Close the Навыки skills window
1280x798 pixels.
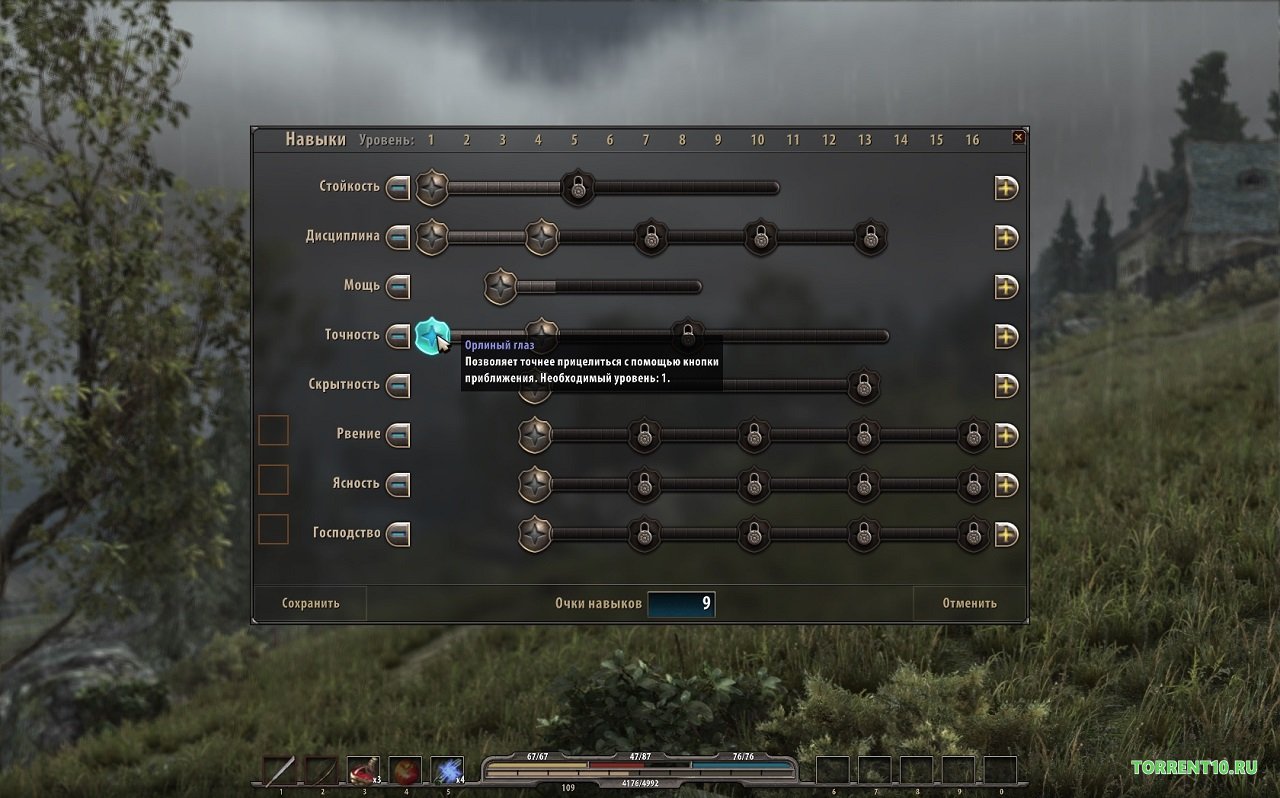[1018, 137]
